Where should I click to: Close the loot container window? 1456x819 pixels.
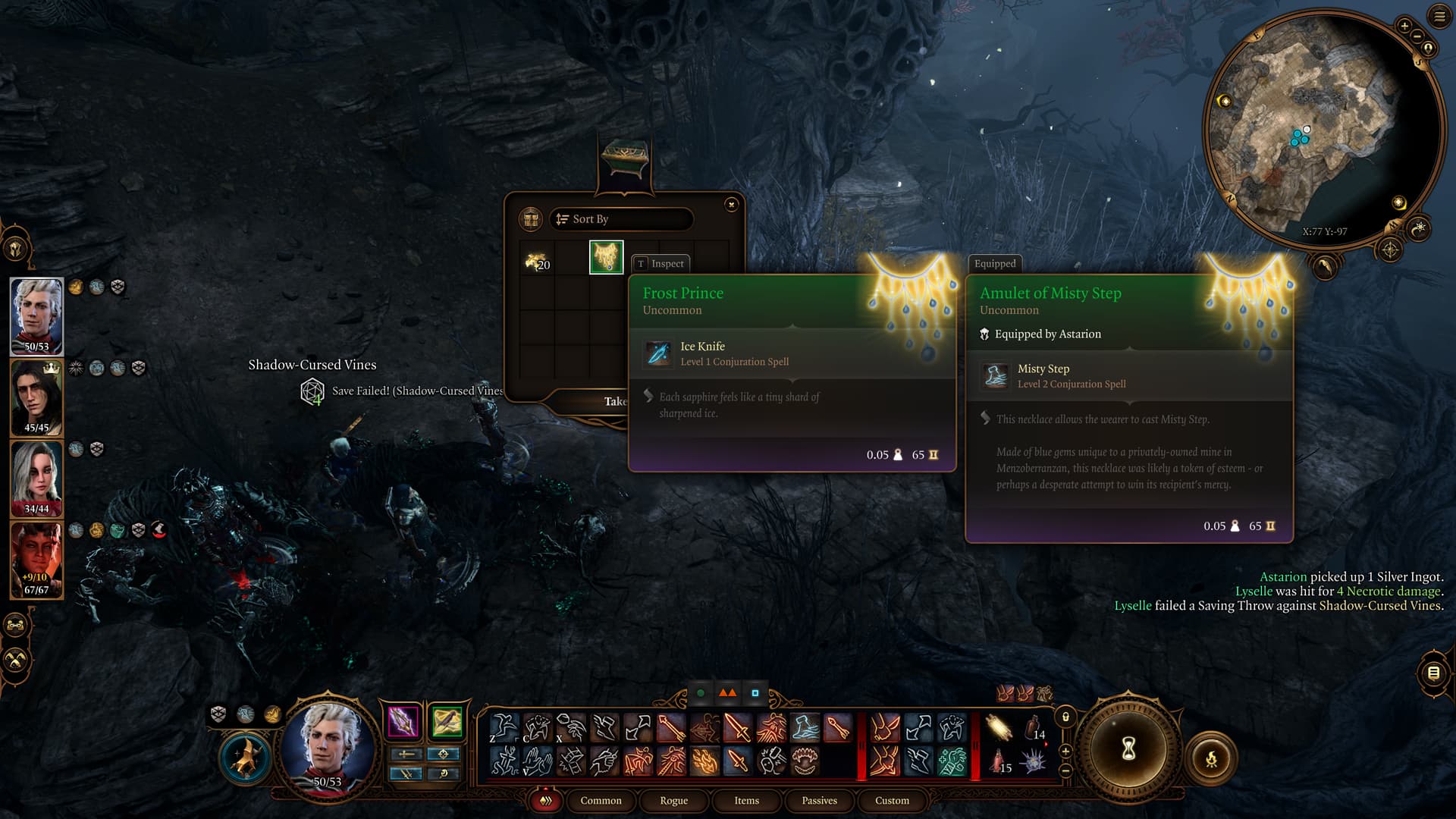coord(731,205)
